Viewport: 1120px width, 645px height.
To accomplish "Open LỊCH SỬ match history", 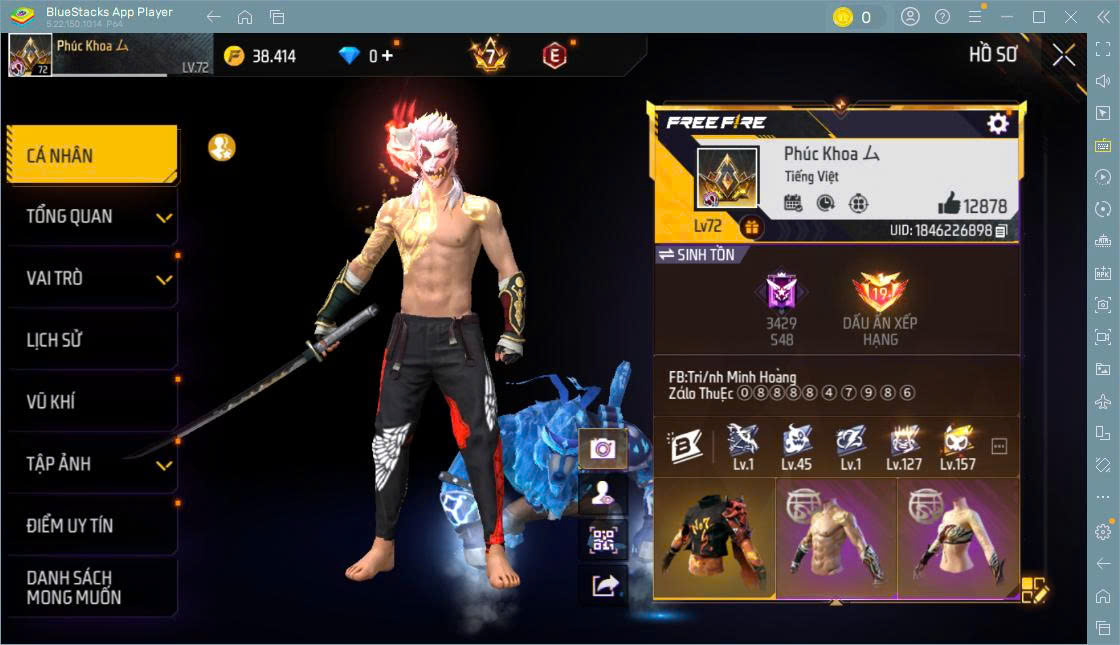I will tap(92, 340).
